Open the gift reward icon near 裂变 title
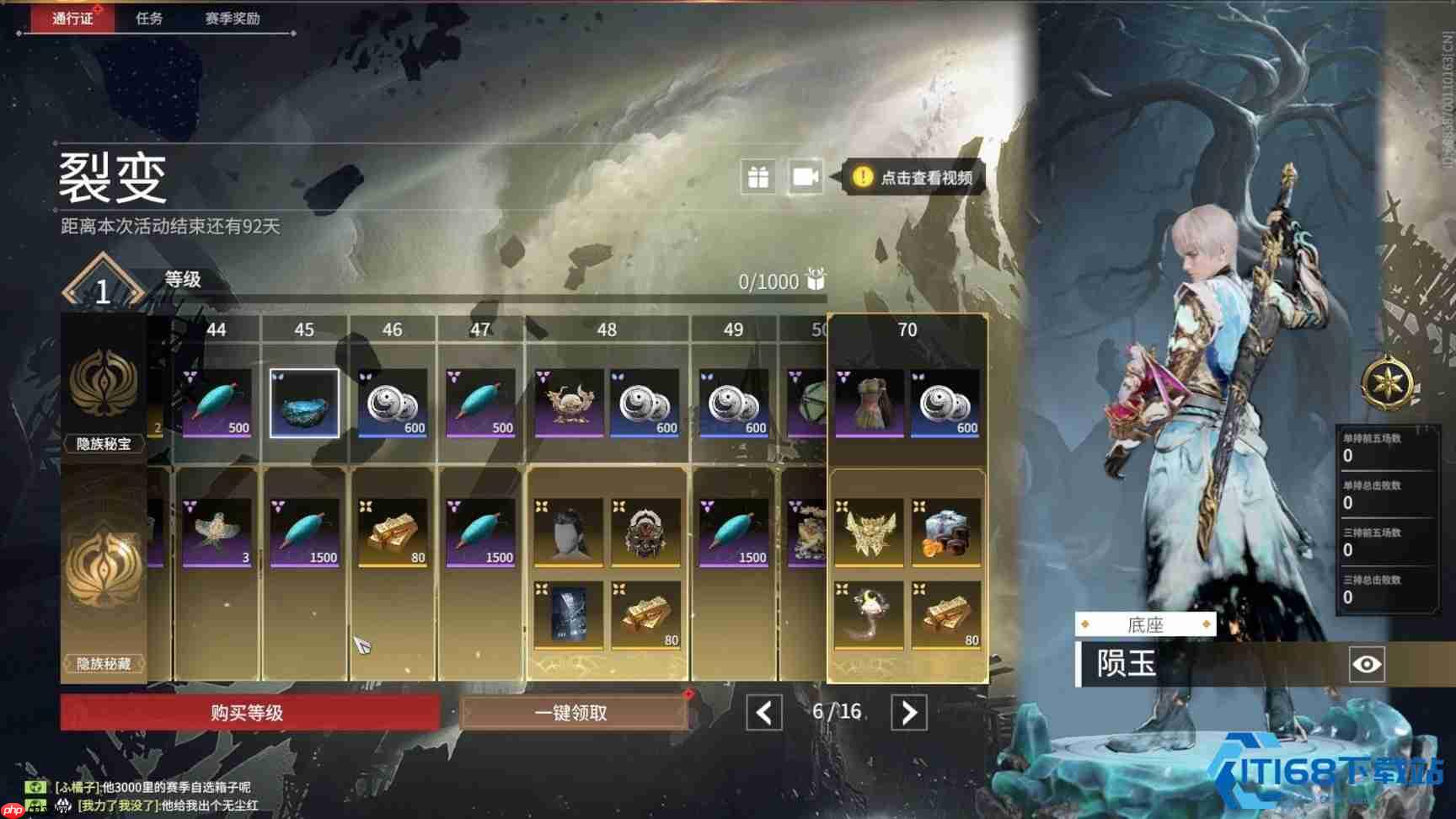1456x819 pixels. (x=758, y=178)
